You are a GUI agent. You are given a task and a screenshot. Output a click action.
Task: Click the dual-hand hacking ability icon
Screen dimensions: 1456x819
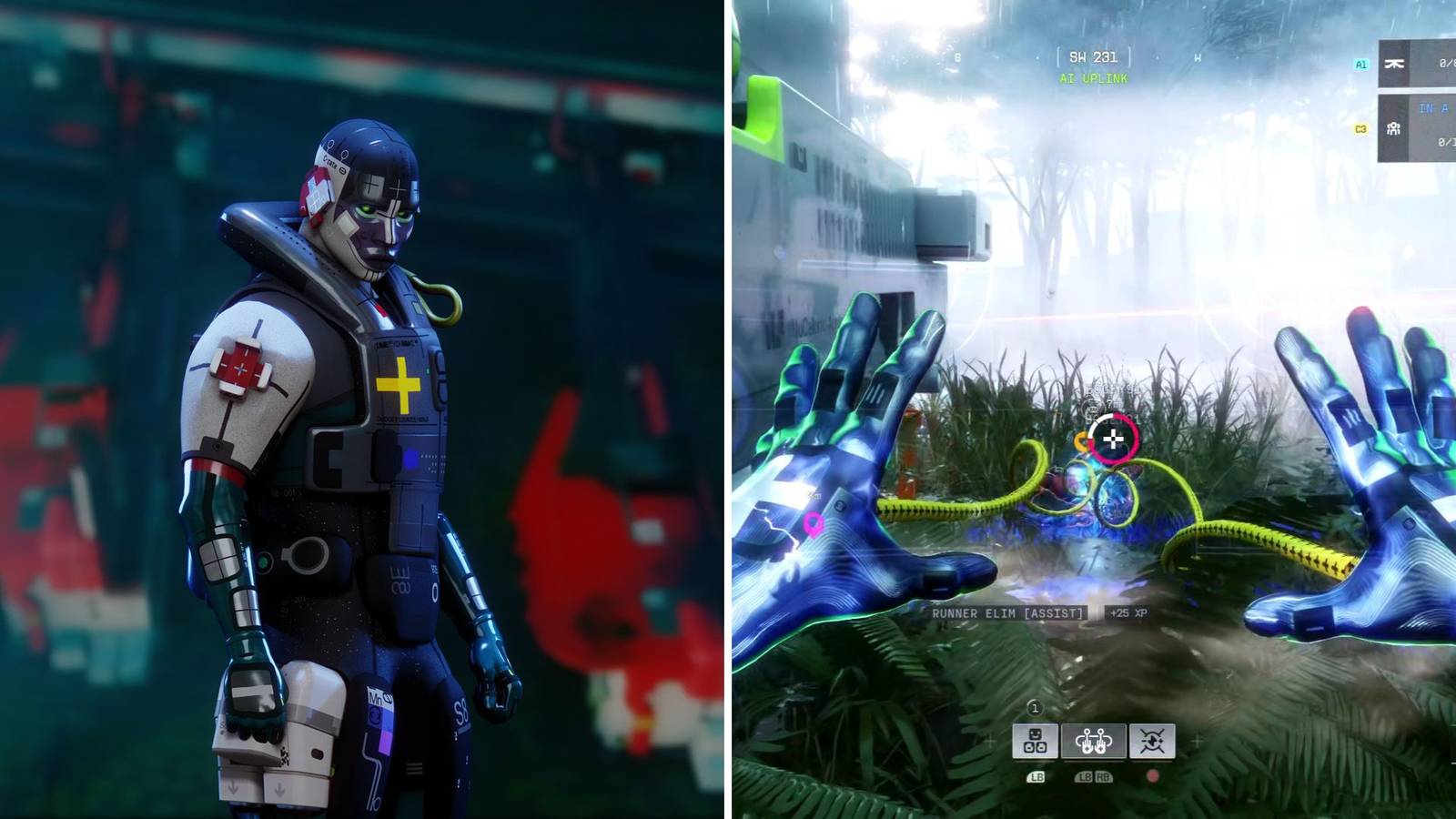(1093, 741)
